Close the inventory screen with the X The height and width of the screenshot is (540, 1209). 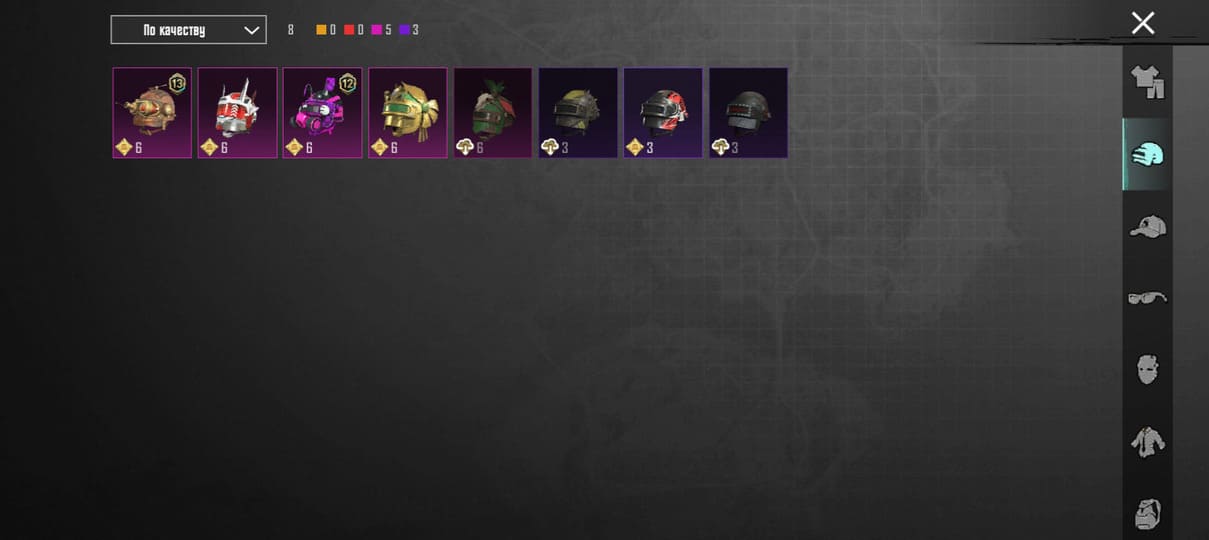pyautogui.click(x=1142, y=23)
